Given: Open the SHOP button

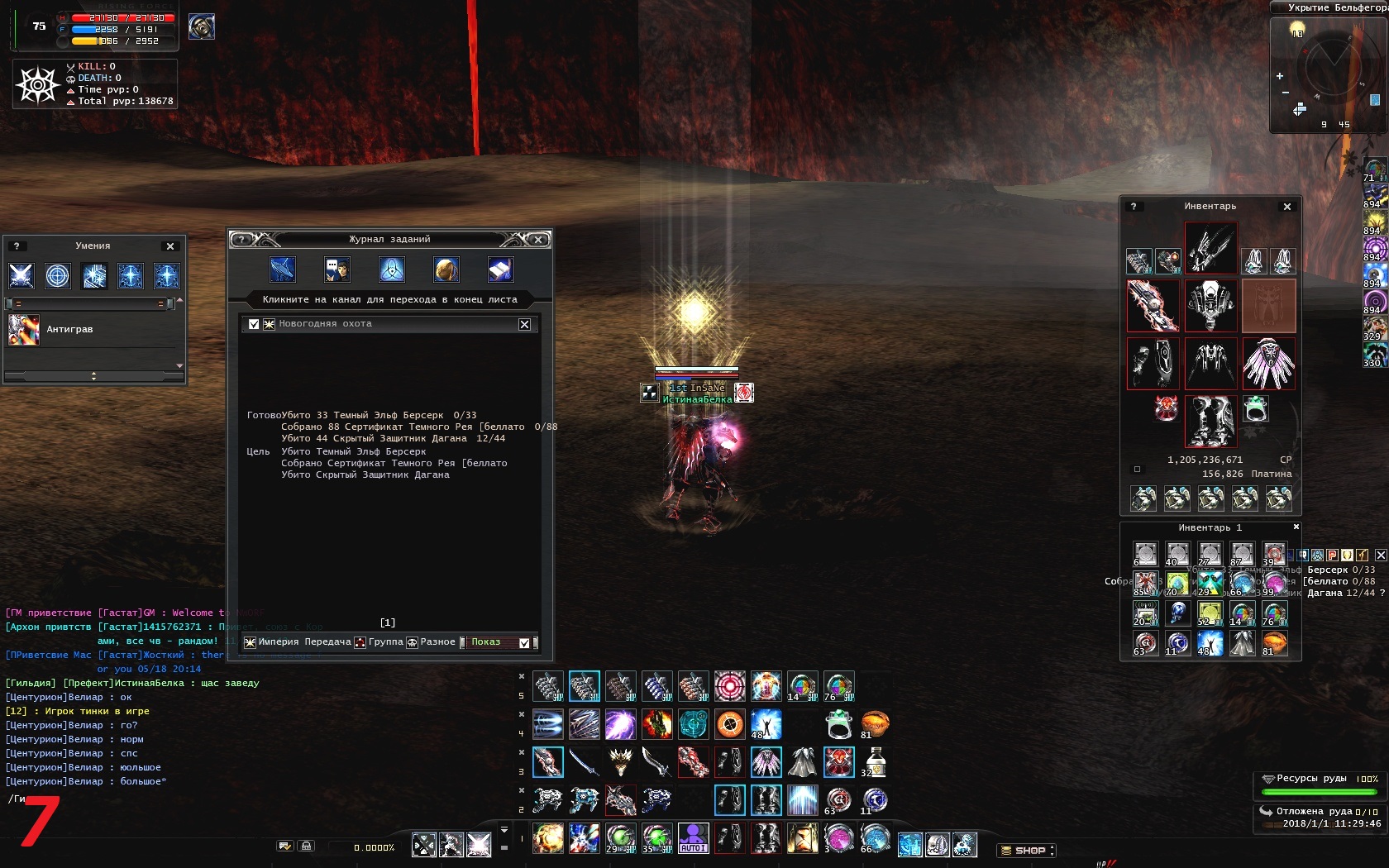Looking at the screenshot, I should click(1027, 850).
